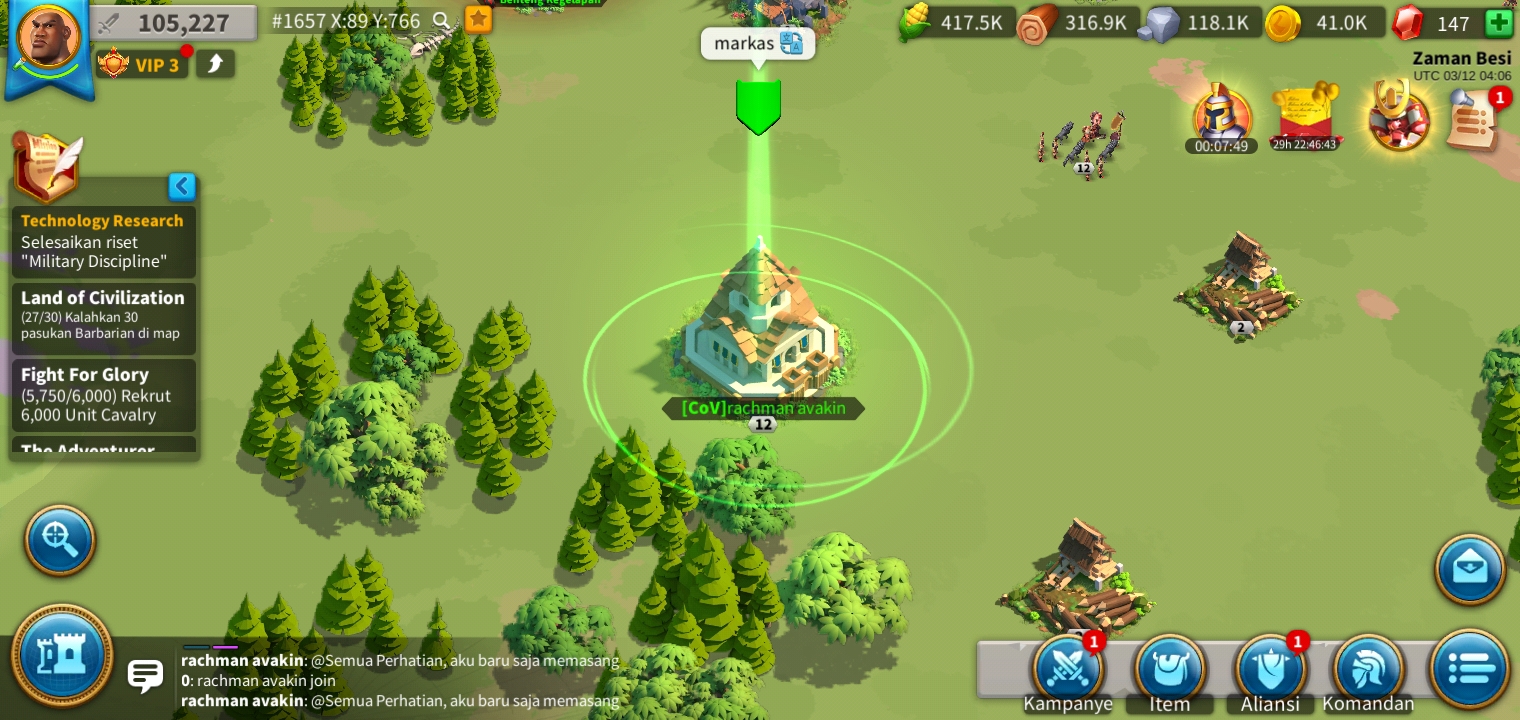1520x720 pixels.
Task: Collapse the quest panel with blue arrow
Action: point(182,187)
